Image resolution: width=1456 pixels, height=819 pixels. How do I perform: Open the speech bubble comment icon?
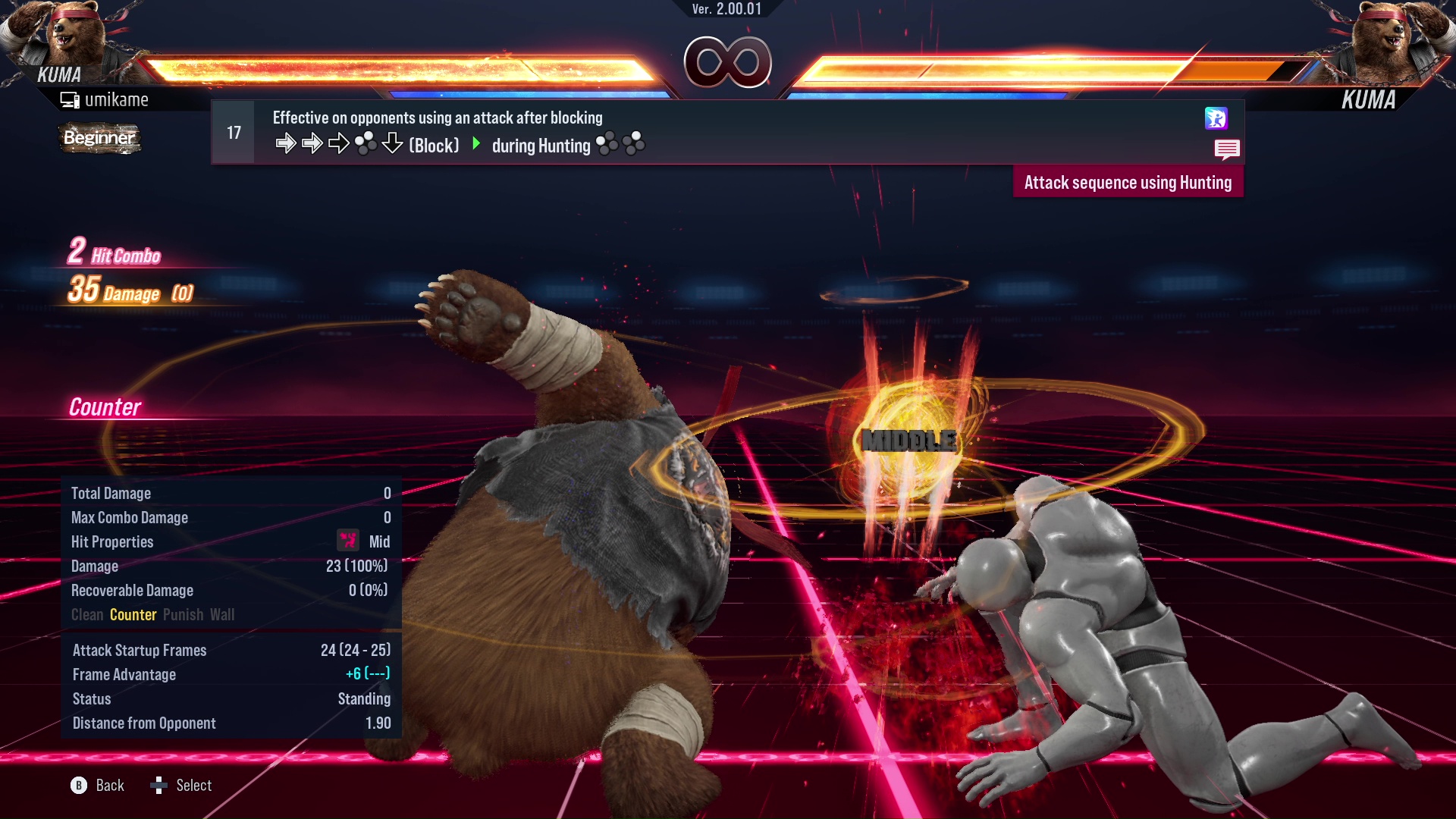1227,149
